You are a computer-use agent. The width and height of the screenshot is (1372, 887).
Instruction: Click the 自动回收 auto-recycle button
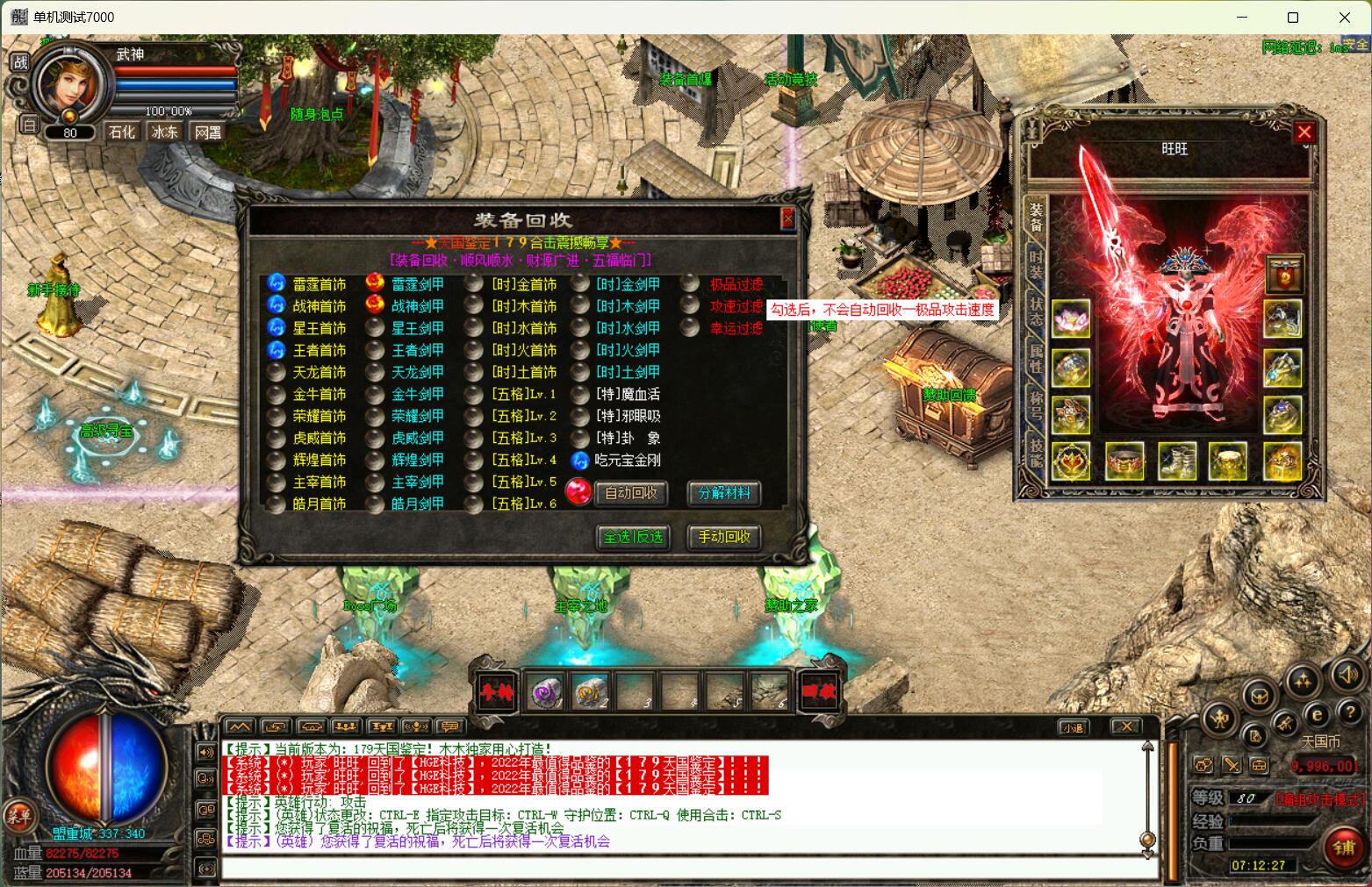click(630, 493)
